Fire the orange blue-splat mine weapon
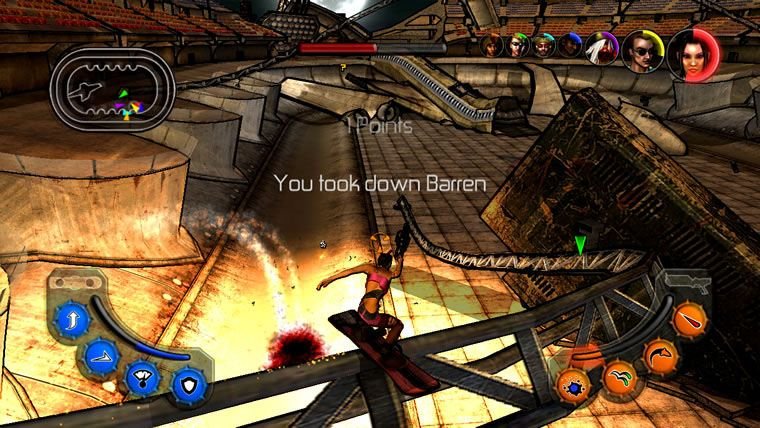The width and height of the screenshot is (760, 428). (x=575, y=386)
